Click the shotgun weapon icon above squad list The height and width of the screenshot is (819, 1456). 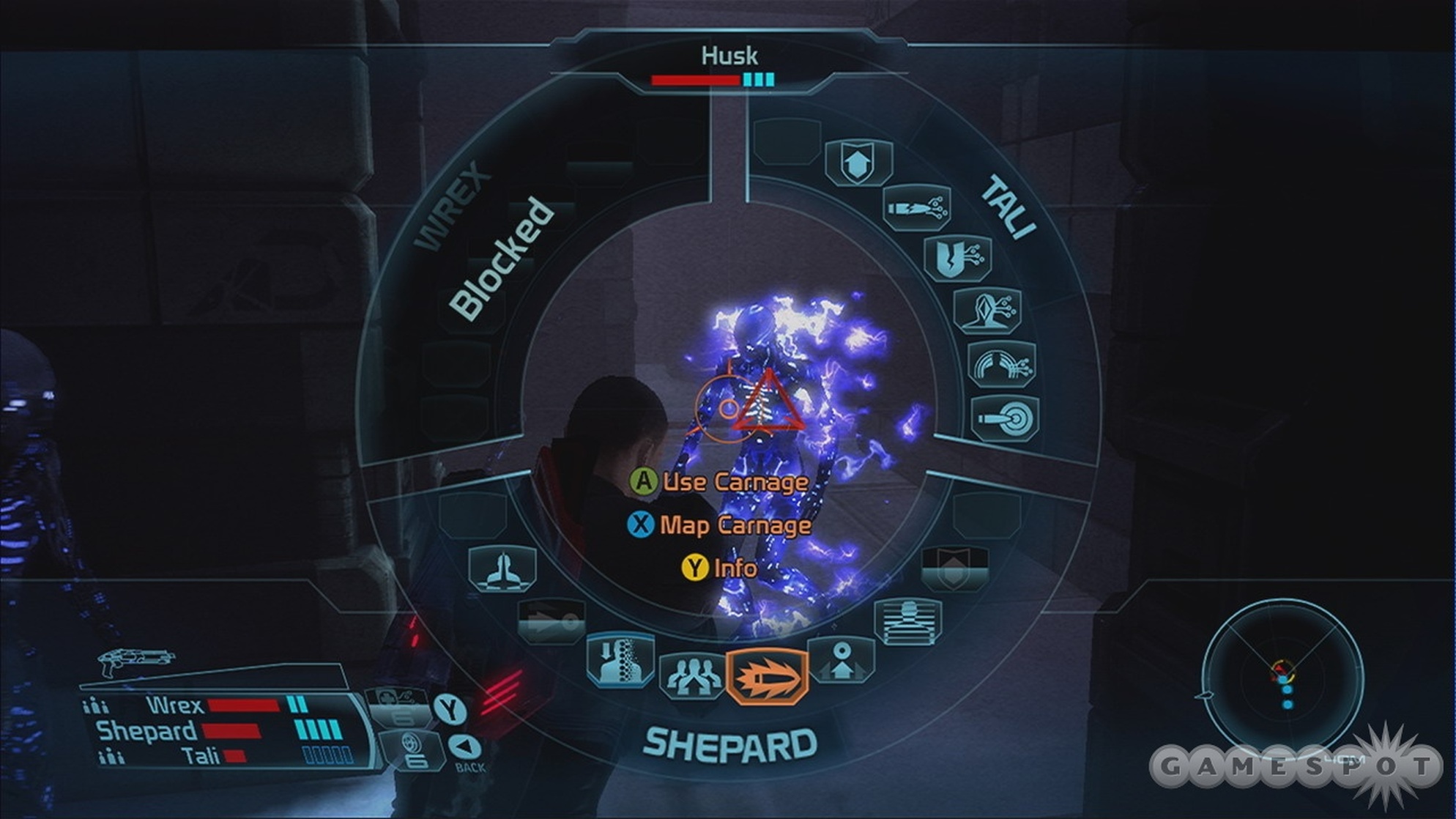click(134, 660)
